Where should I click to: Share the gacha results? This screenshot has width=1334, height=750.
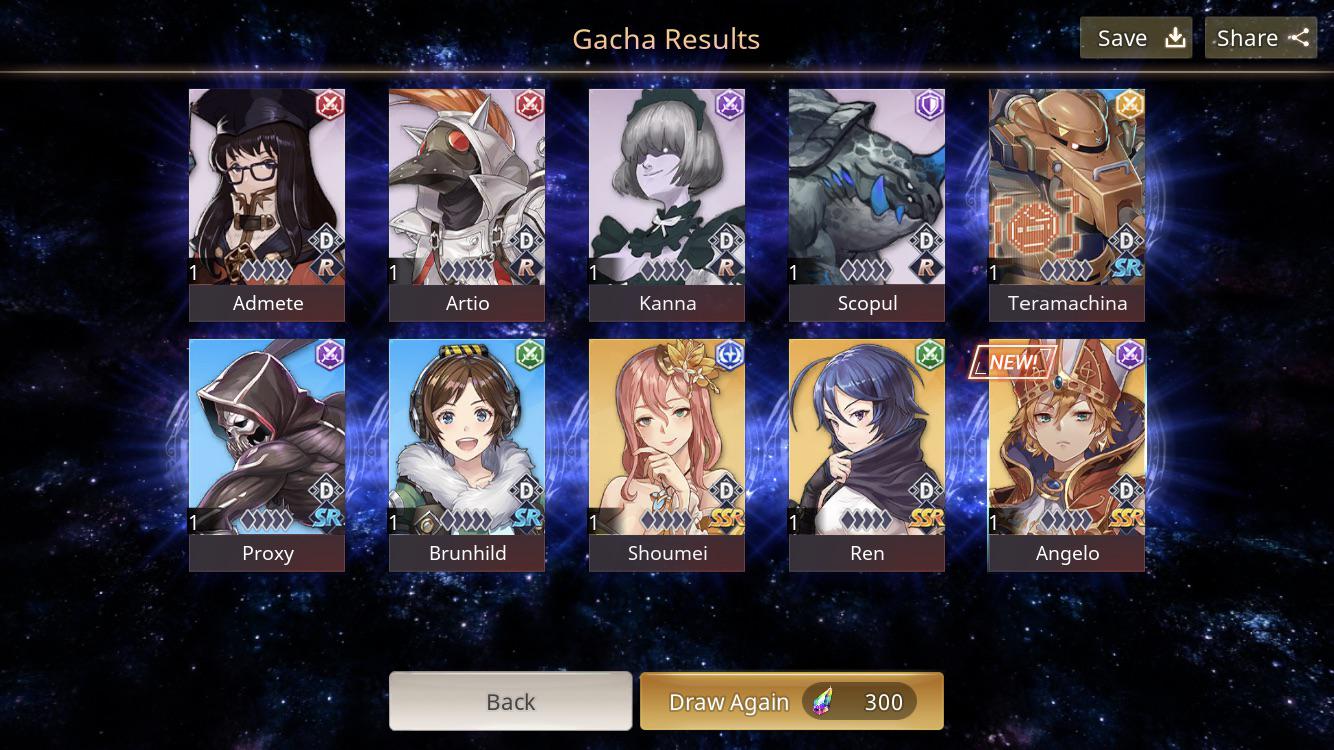[1260, 38]
